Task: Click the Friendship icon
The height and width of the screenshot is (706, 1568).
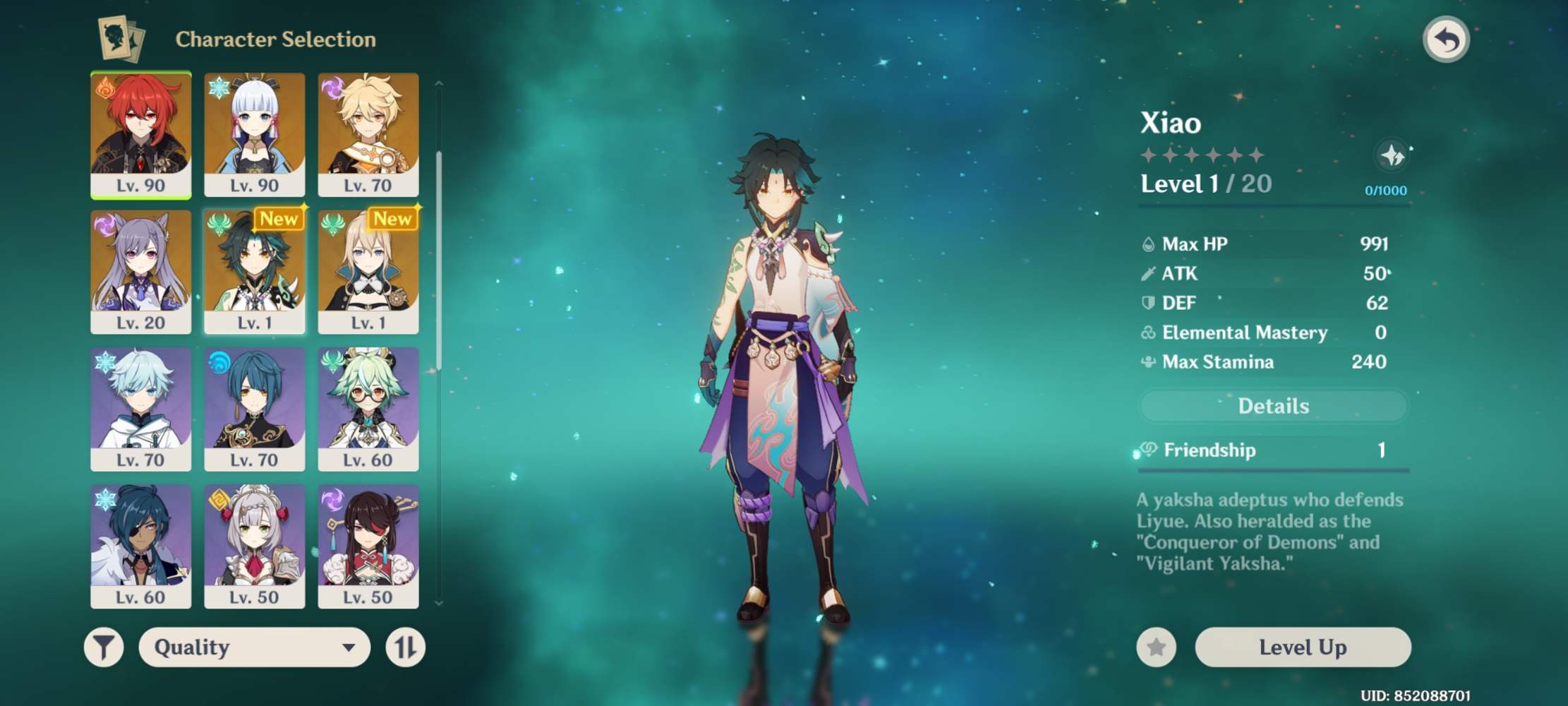Action: pos(1149,450)
